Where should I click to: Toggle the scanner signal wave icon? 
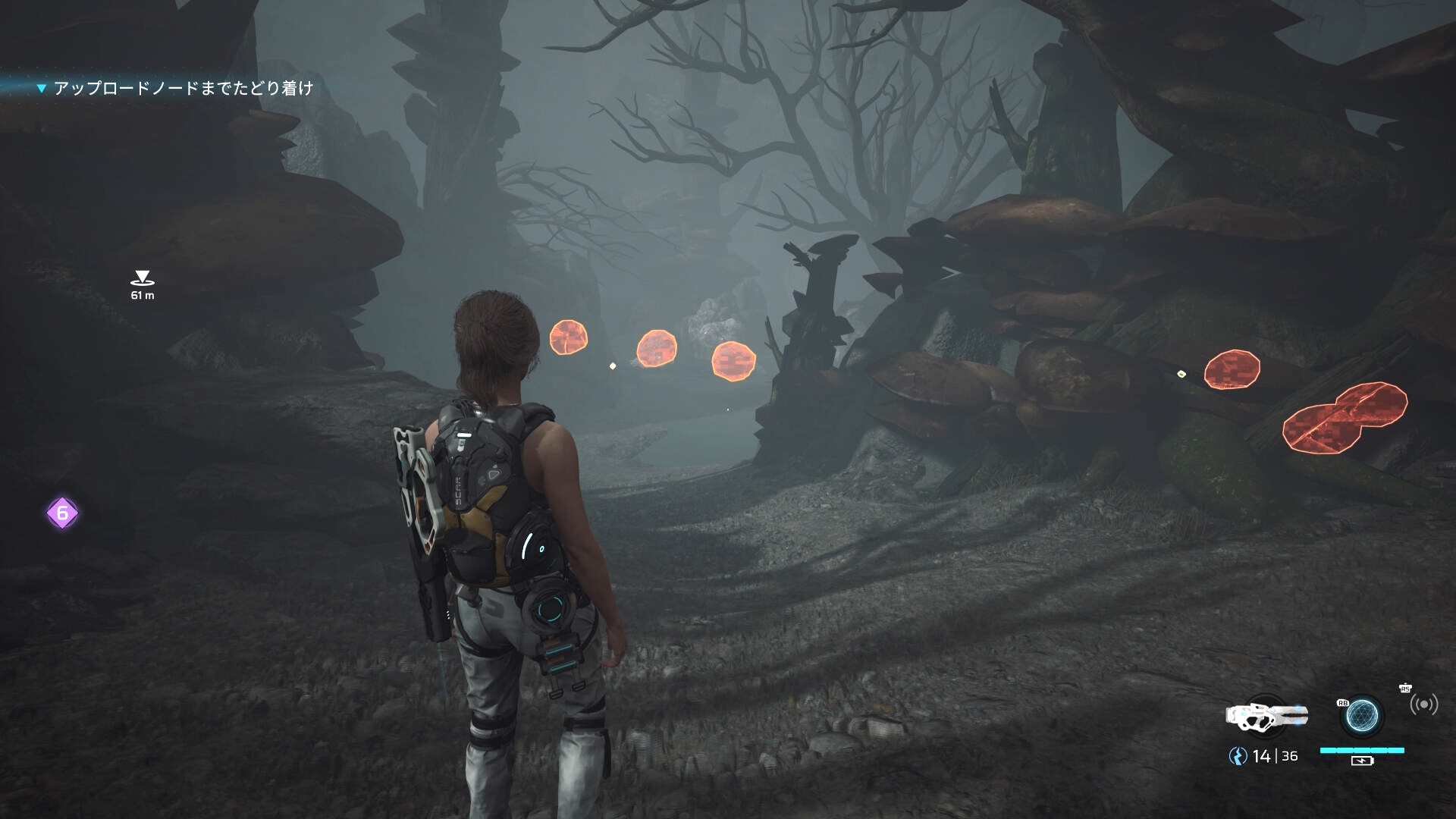coord(1423,705)
